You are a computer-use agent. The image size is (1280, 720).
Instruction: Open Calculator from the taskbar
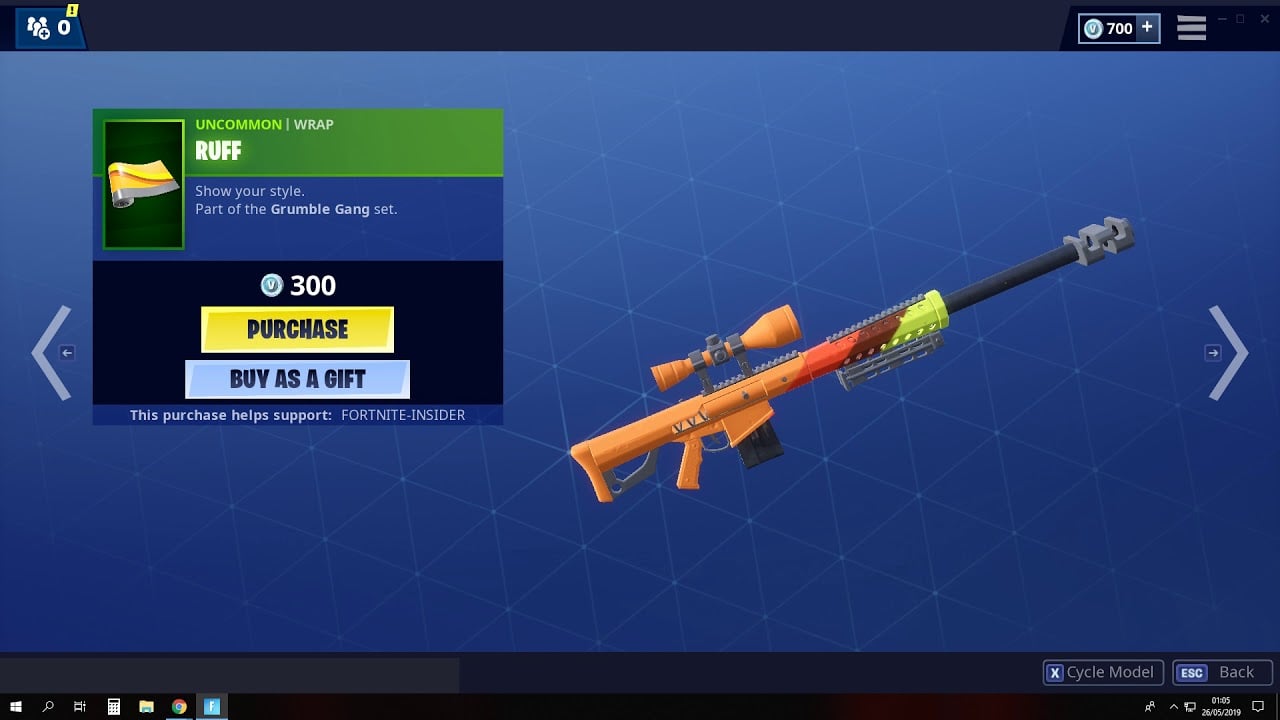click(114, 706)
